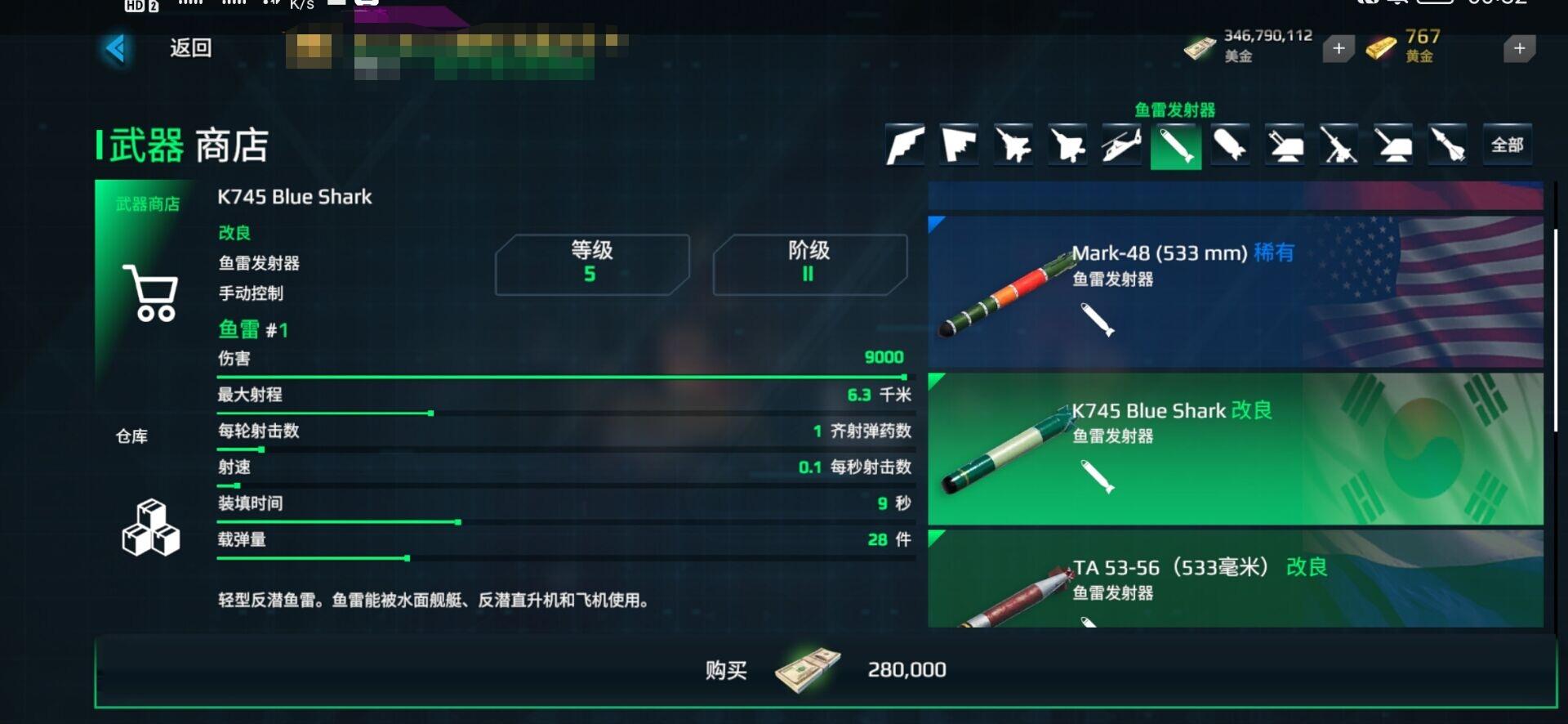View the 等级 5 level box

pyautogui.click(x=592, y=264)
